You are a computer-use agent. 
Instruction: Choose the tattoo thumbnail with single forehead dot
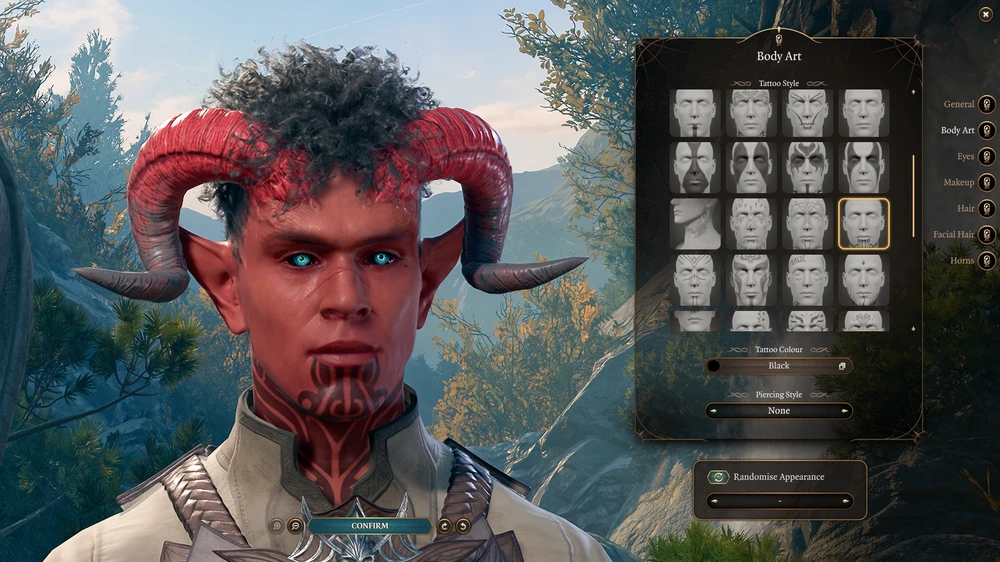tap(863, 280)
